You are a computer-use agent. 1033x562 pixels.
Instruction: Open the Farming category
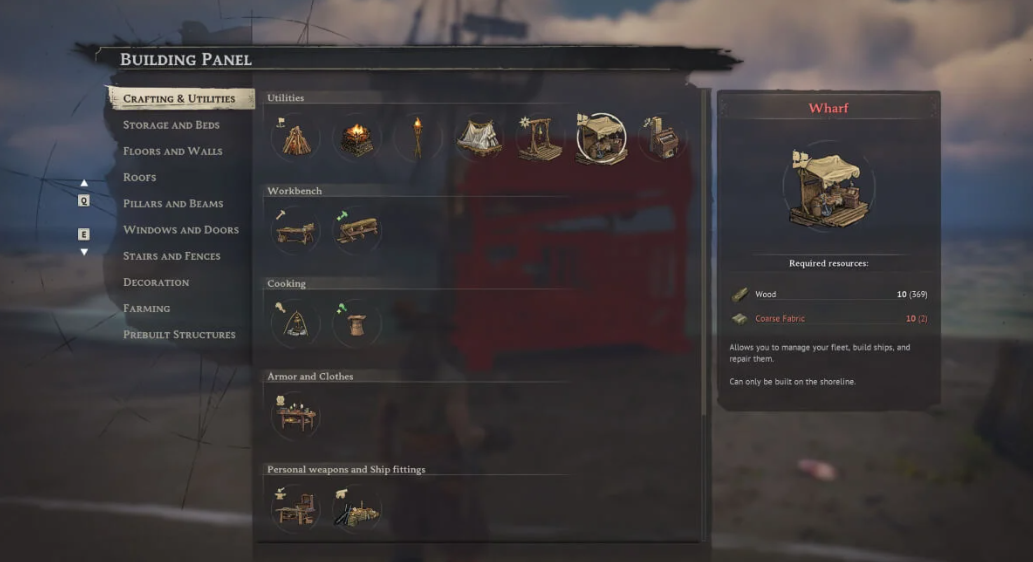click(x=146, y=308)
